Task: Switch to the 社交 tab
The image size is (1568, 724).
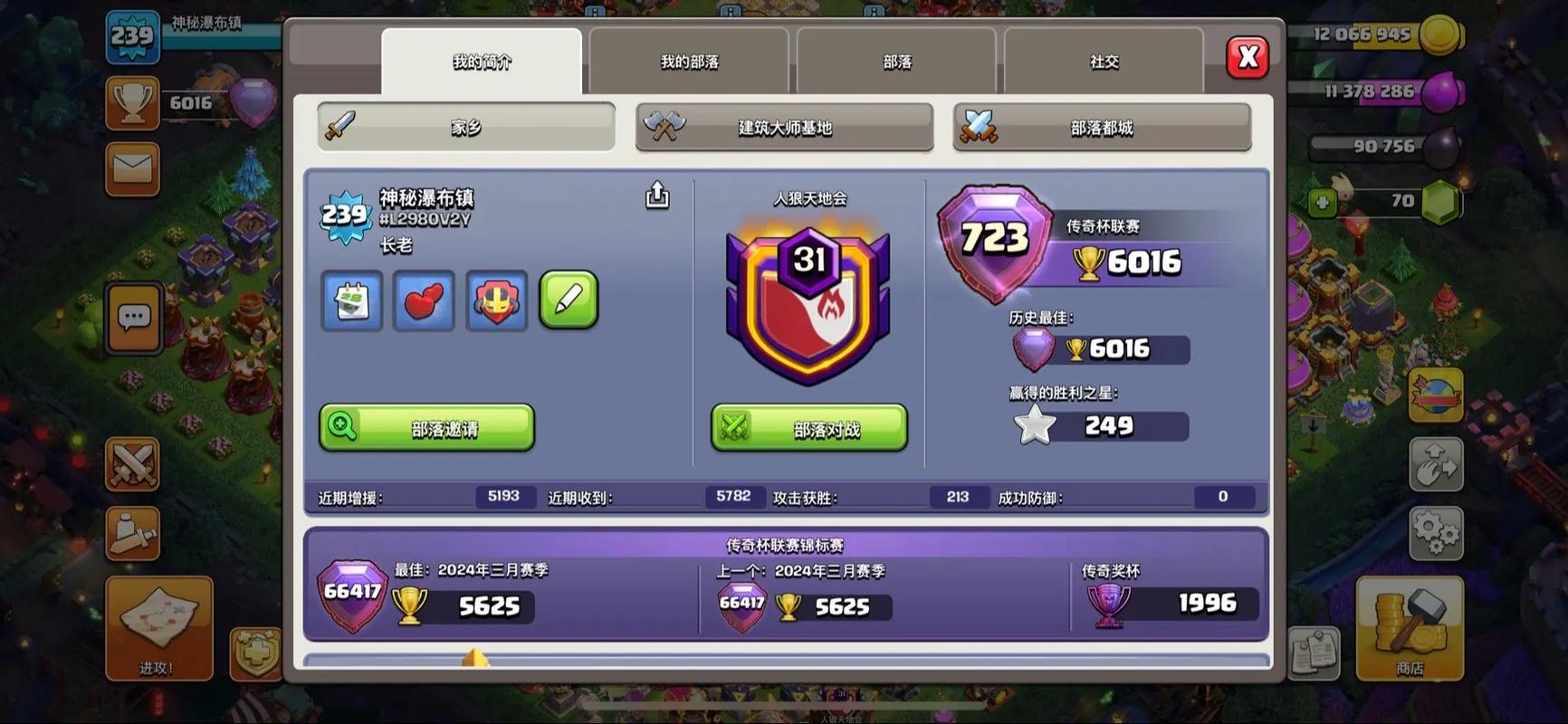Action: (1104, 62)
